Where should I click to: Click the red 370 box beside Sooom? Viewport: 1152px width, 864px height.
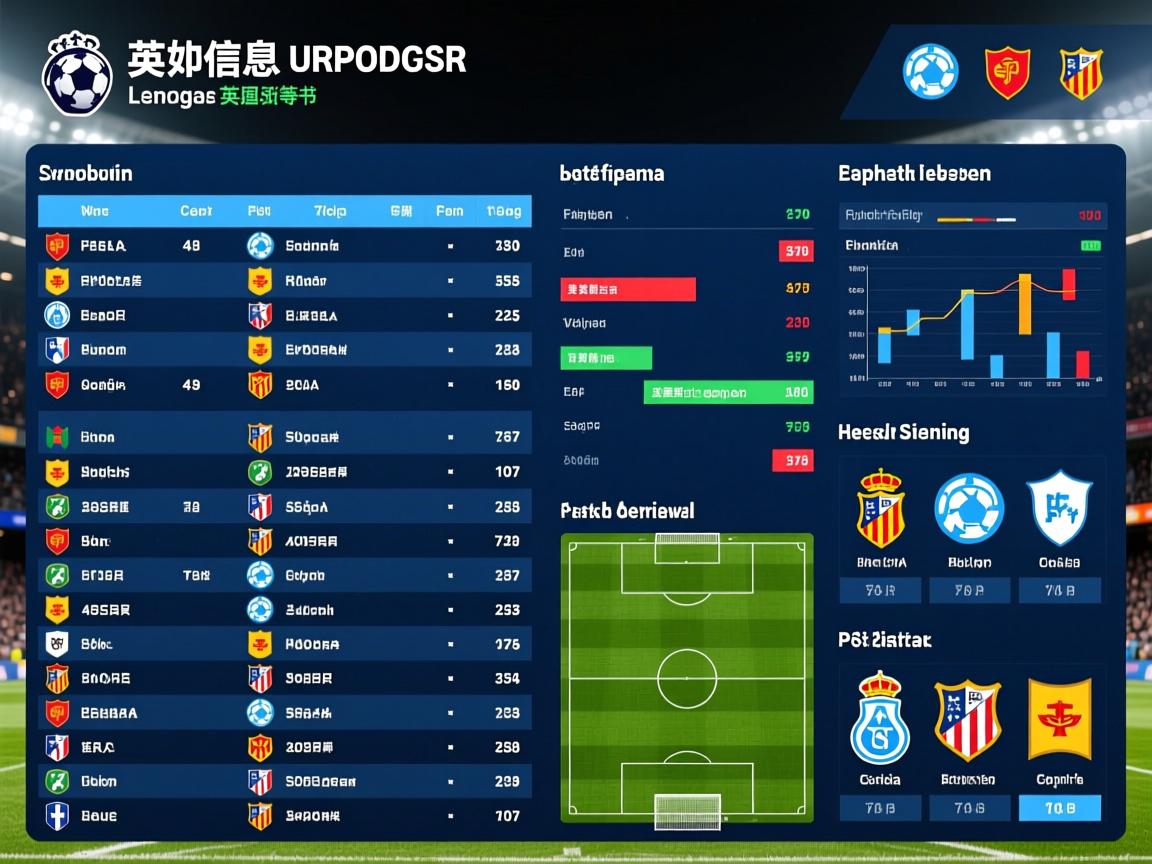[793, 461]
